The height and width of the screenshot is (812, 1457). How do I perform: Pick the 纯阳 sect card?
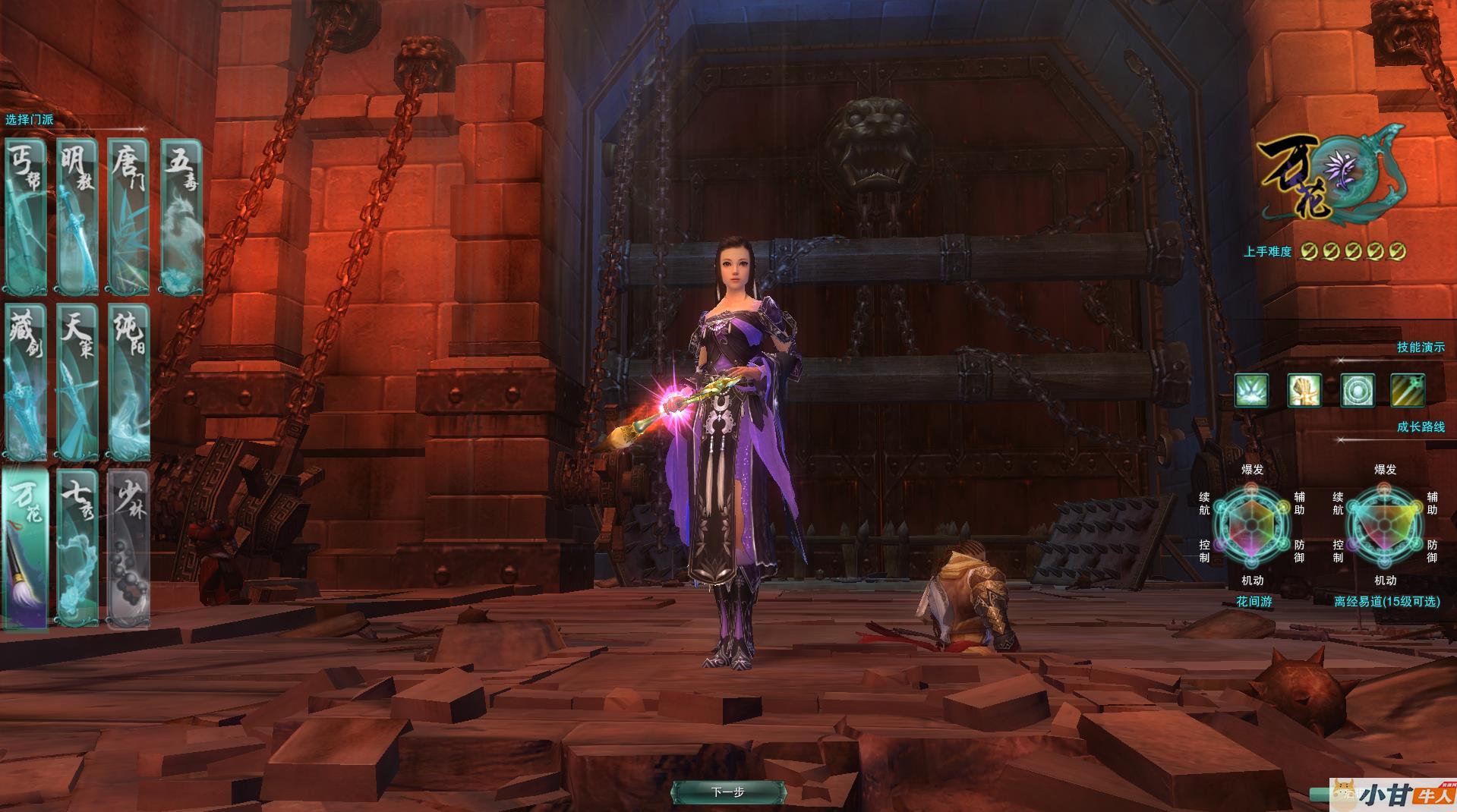pos(128,382)
